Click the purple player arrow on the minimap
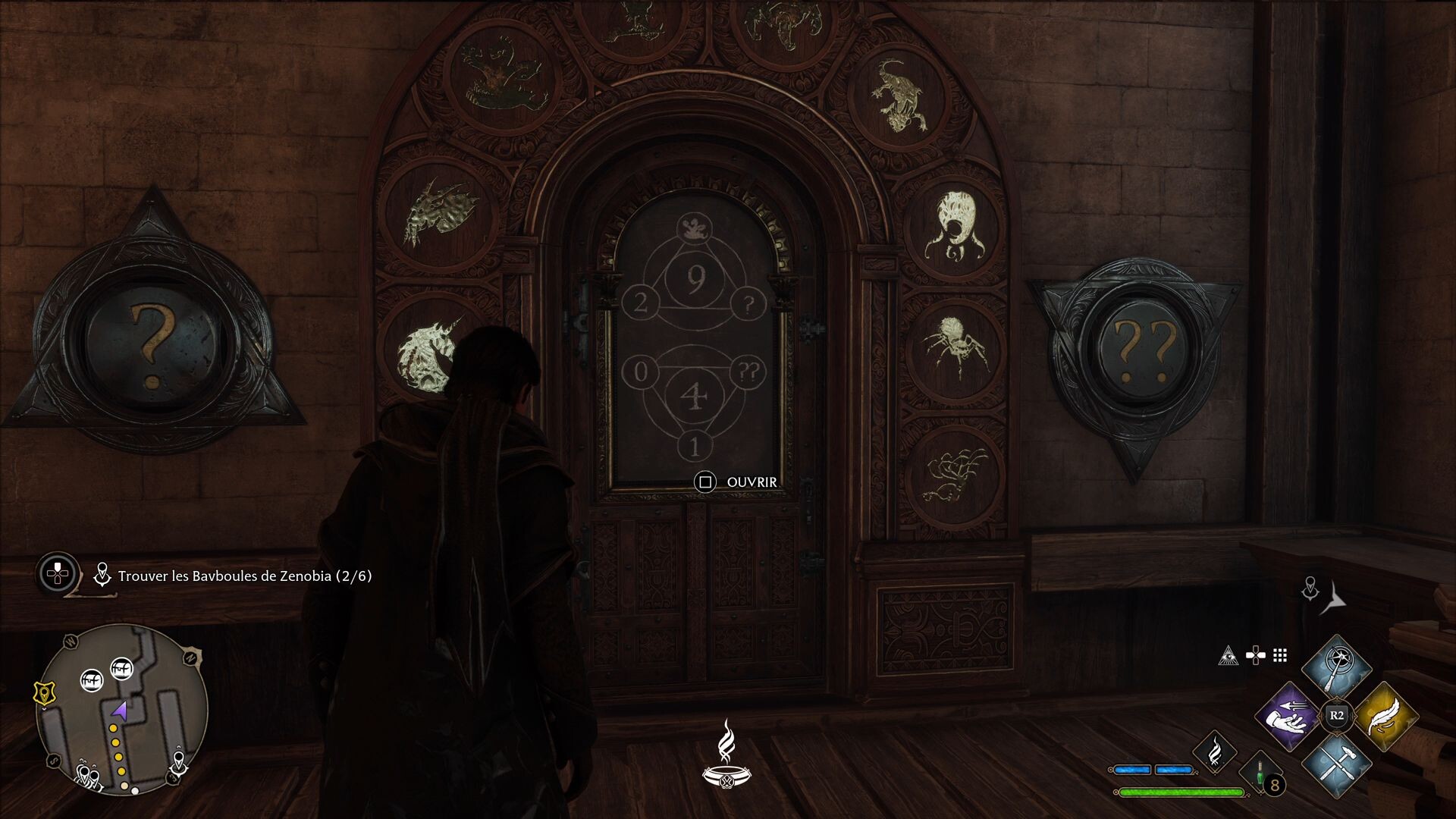 pyautogui.click(x=120, y=712)
